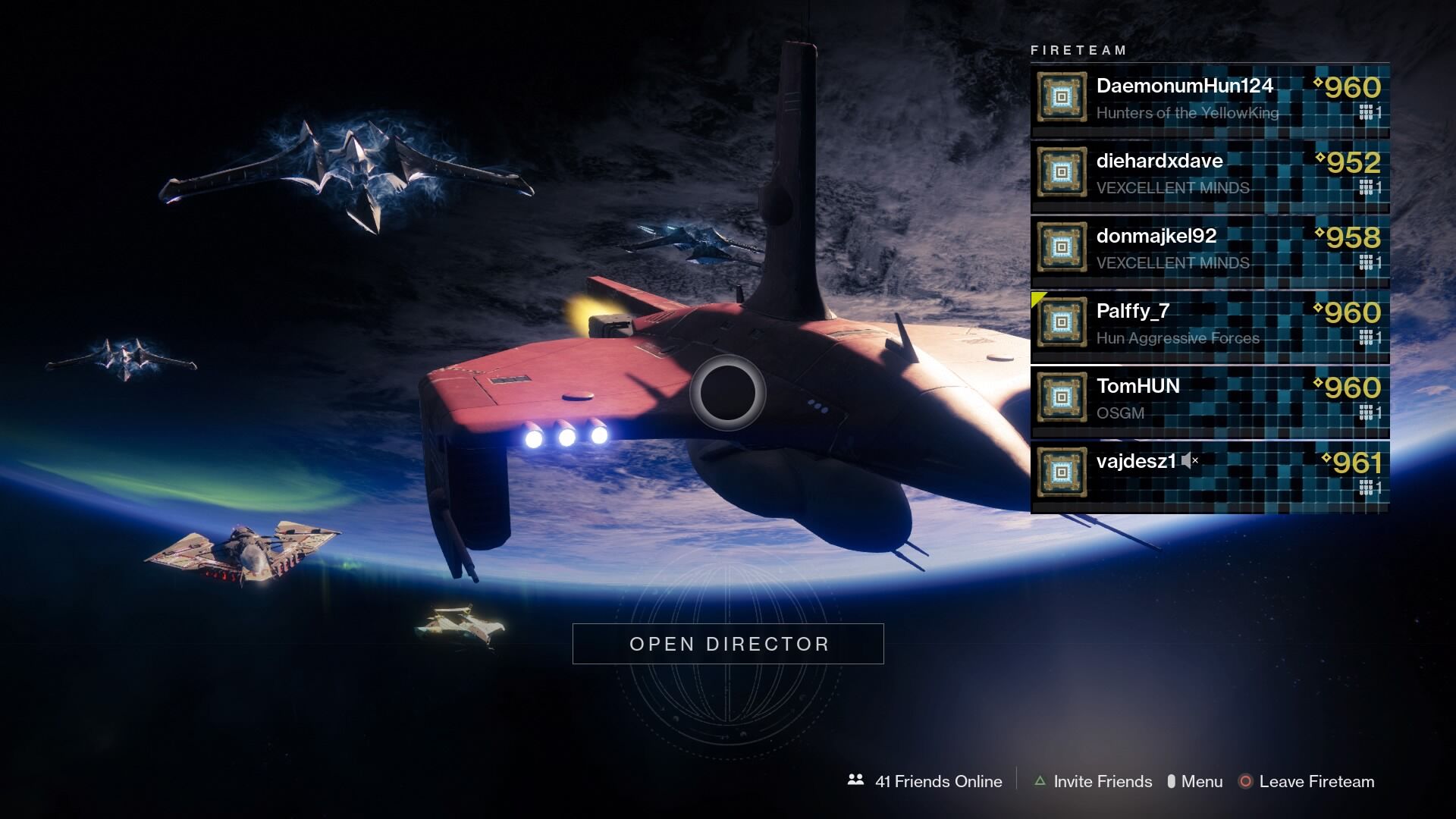Select diehardxdave's fireteam row

point(1210,174)
